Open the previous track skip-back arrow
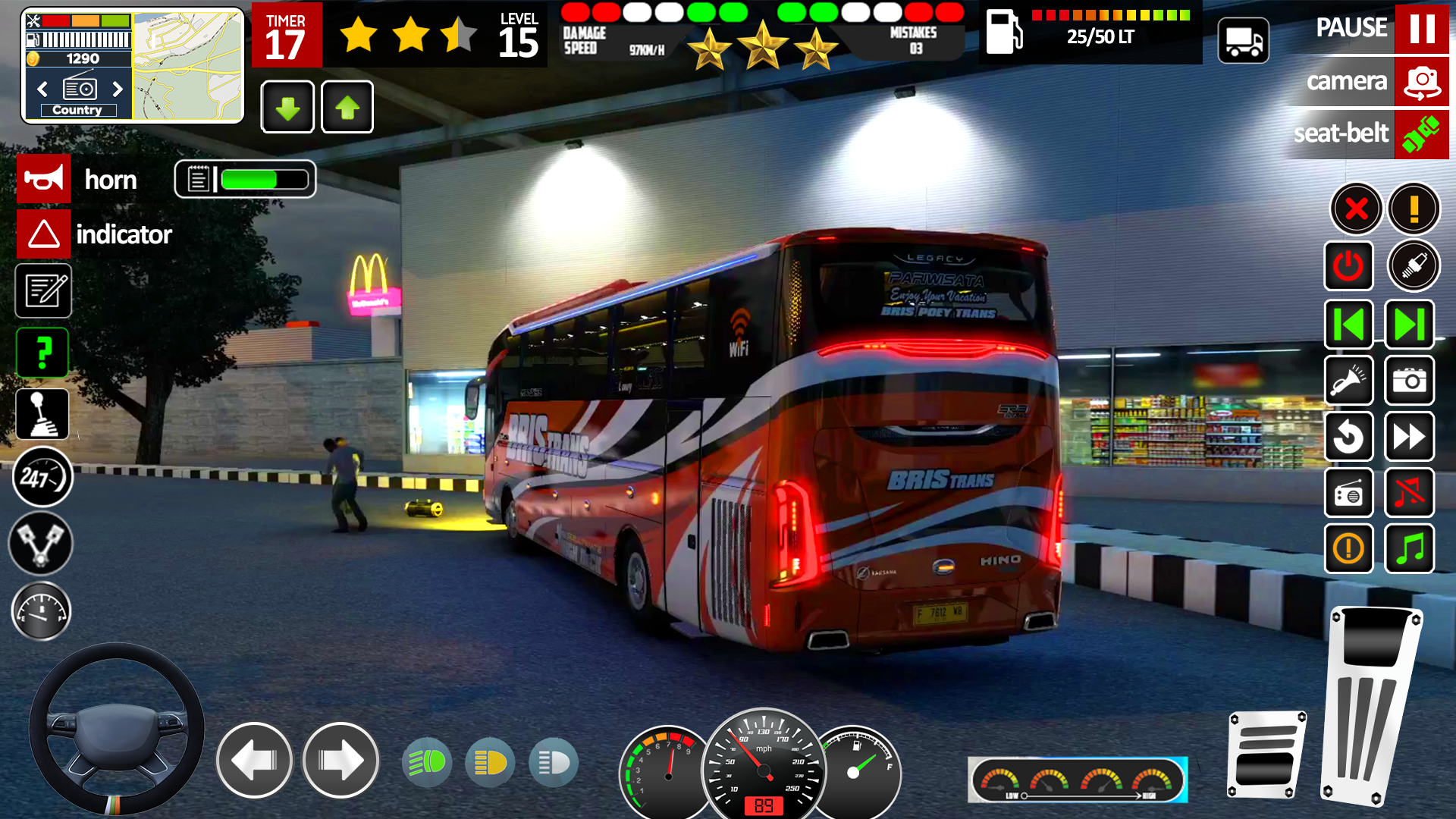The width and height of the screenshot is (1456, 819). [x=1348, y=324]
